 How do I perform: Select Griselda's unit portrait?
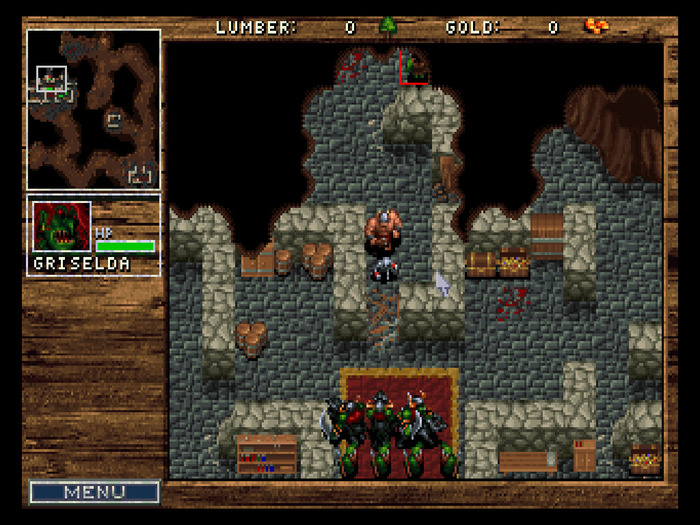tap(62, 227)
